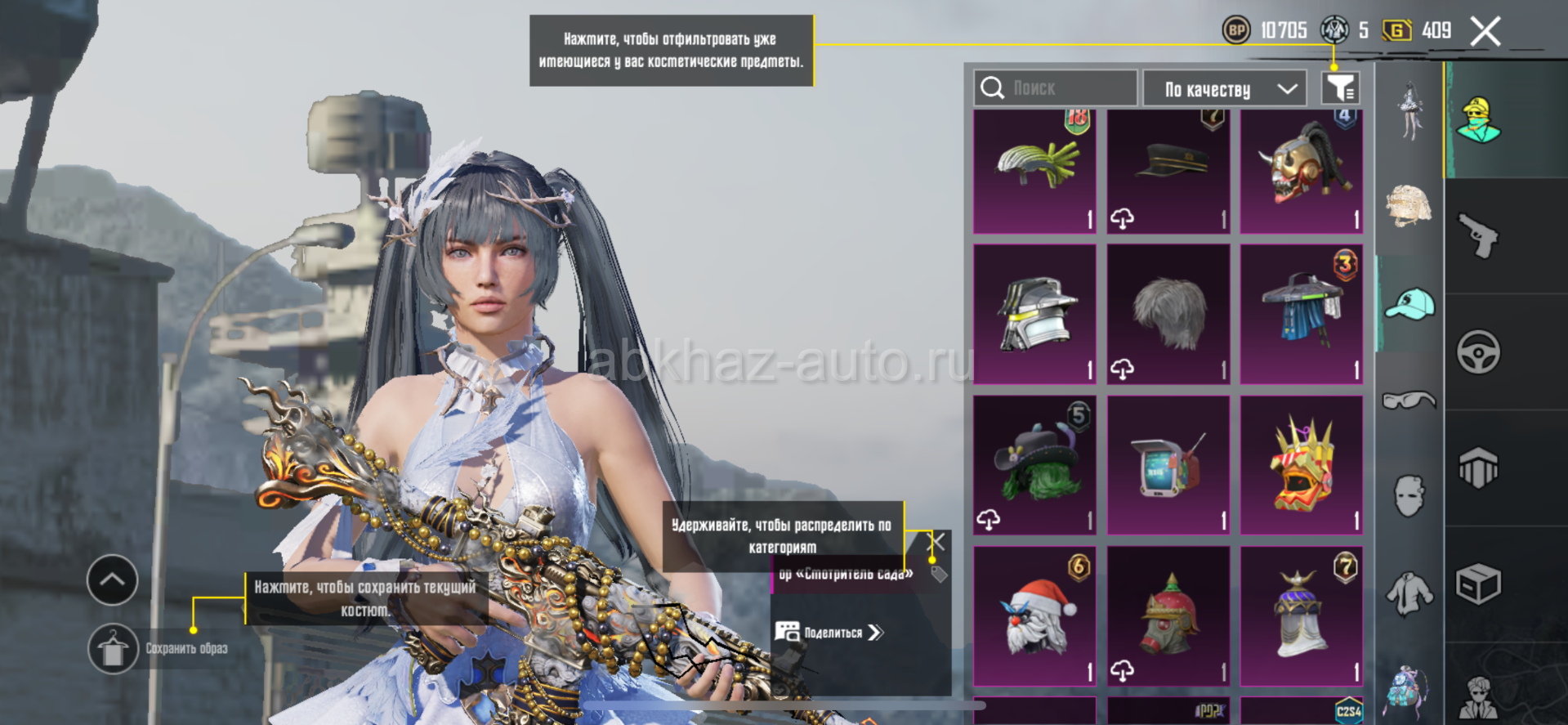This screenshot has width=1568, height=725.
Task: Select the green dreadlocks headgear item
Action: (x=1034, y=172)
